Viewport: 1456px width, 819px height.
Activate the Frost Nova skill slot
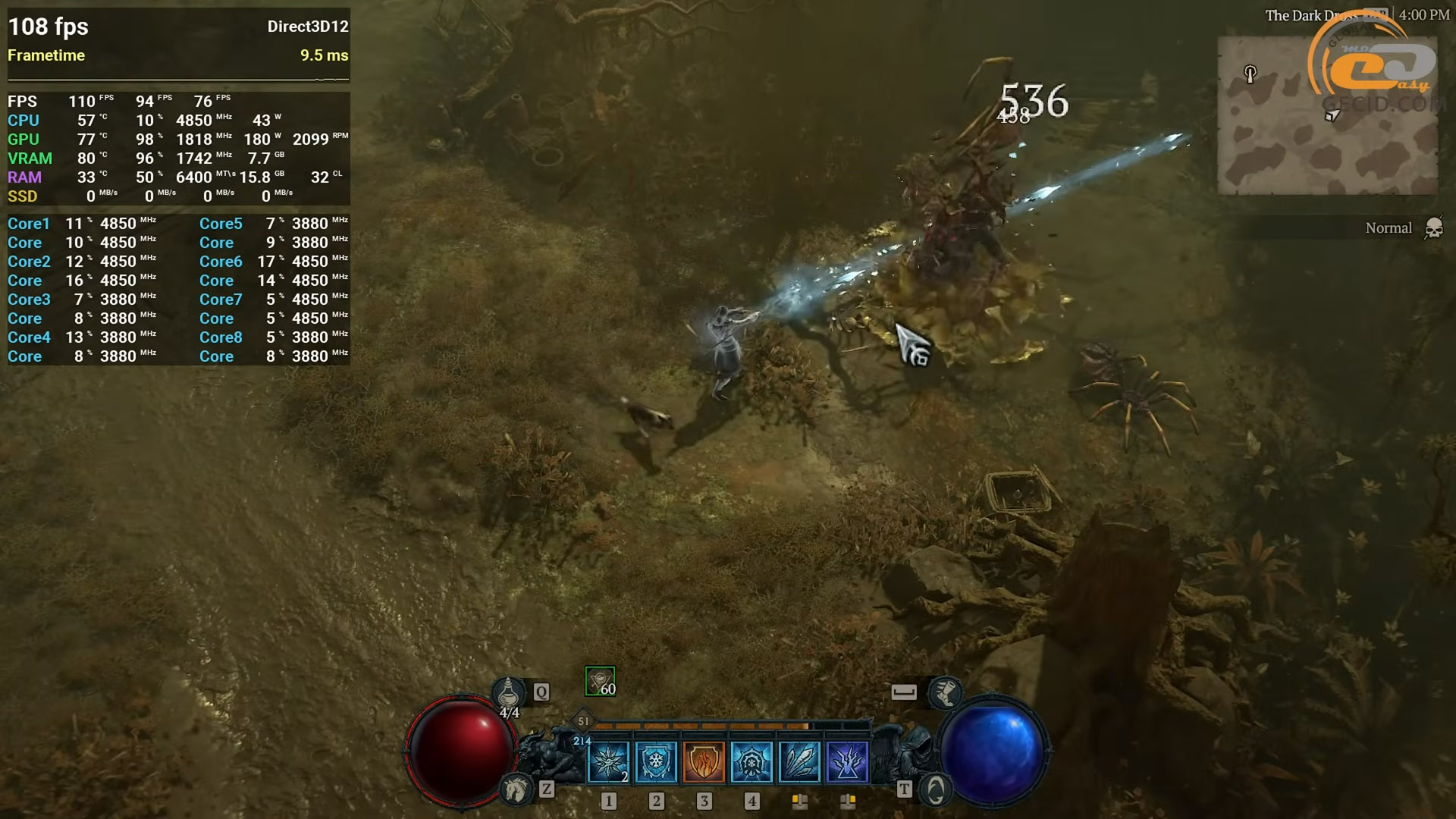608,761
